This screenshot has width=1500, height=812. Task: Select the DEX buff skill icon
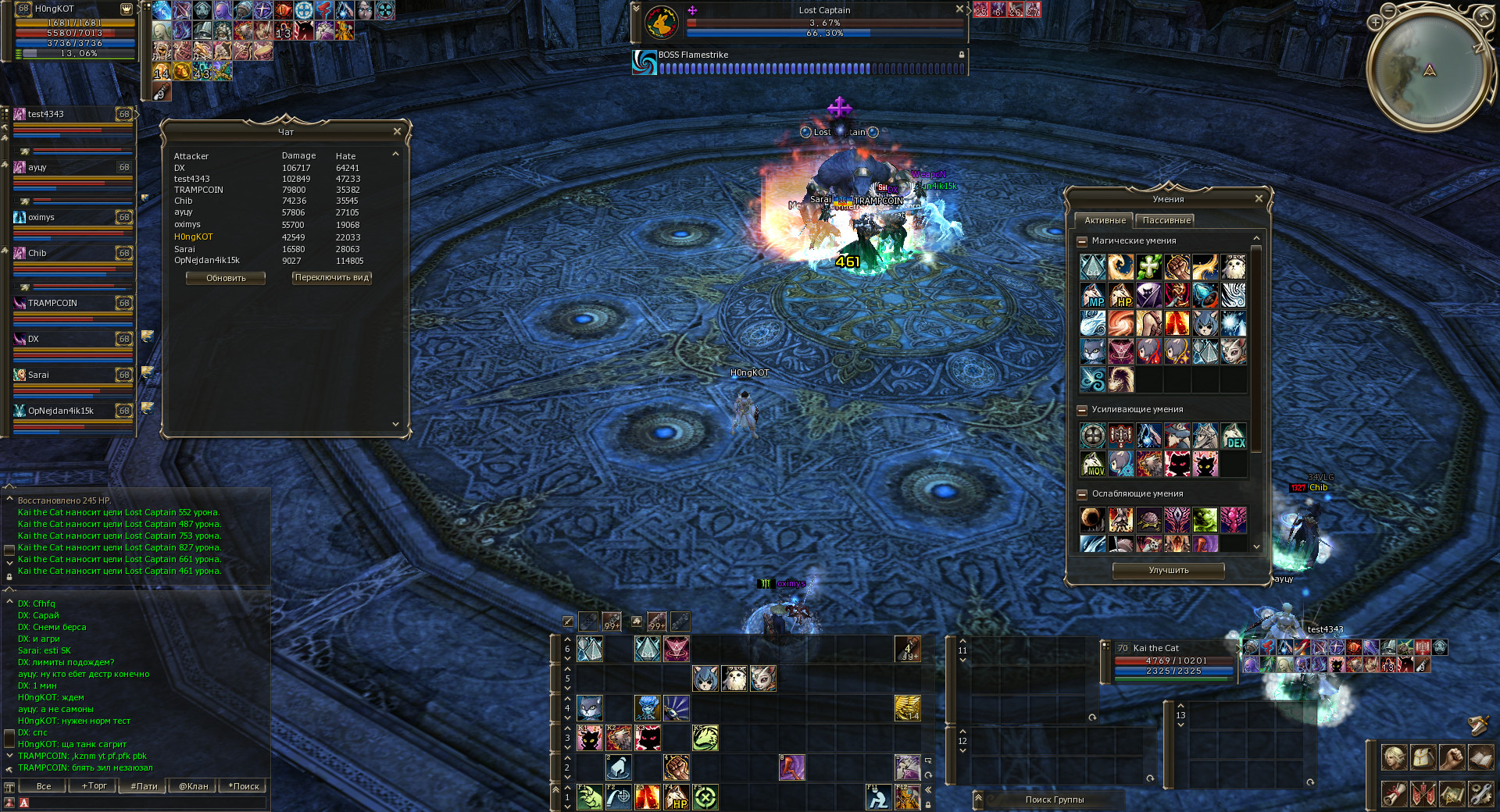[1234, 436]
